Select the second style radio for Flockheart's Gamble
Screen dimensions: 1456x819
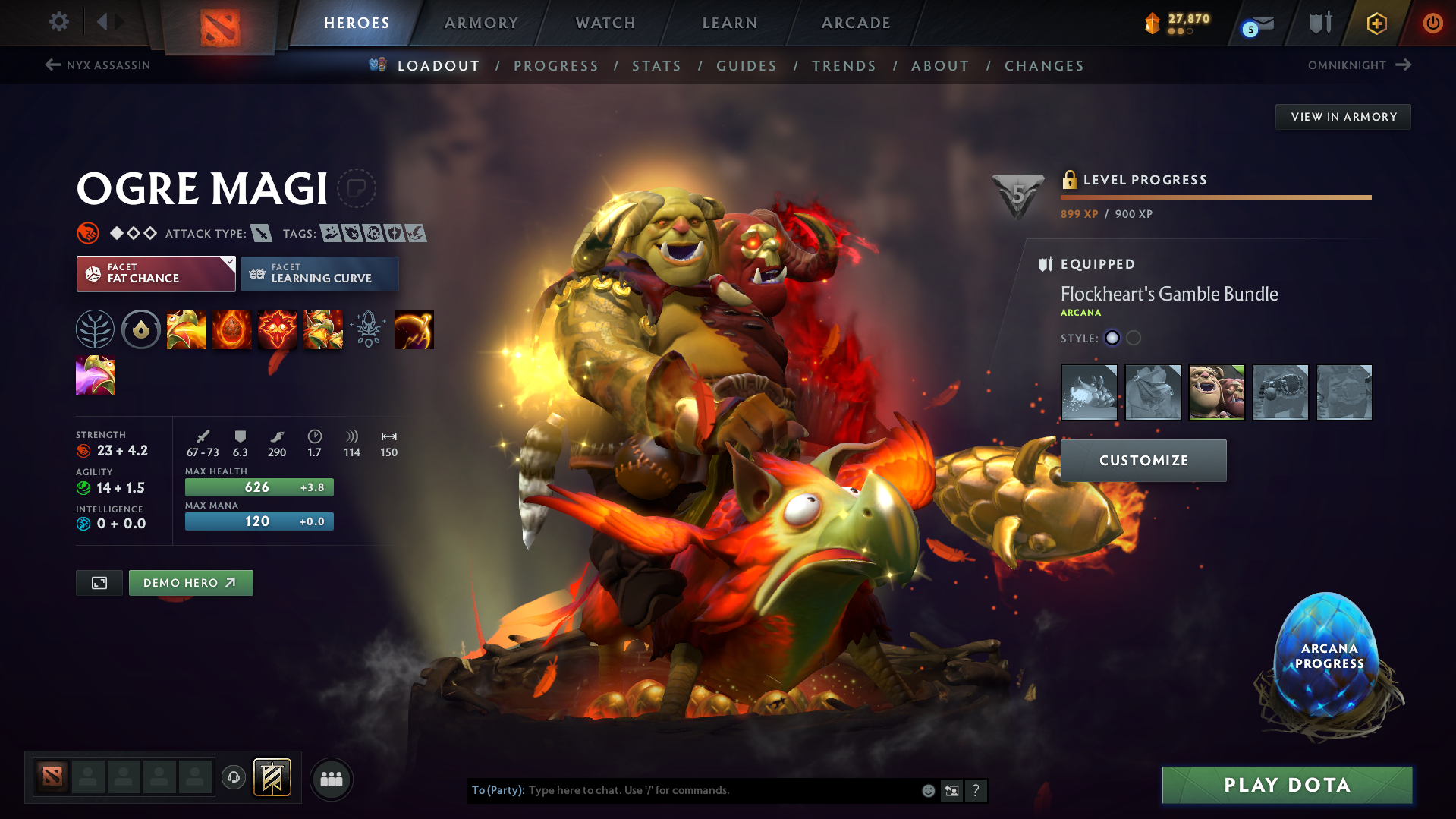pyautogui.click(x=1134, y=339)
